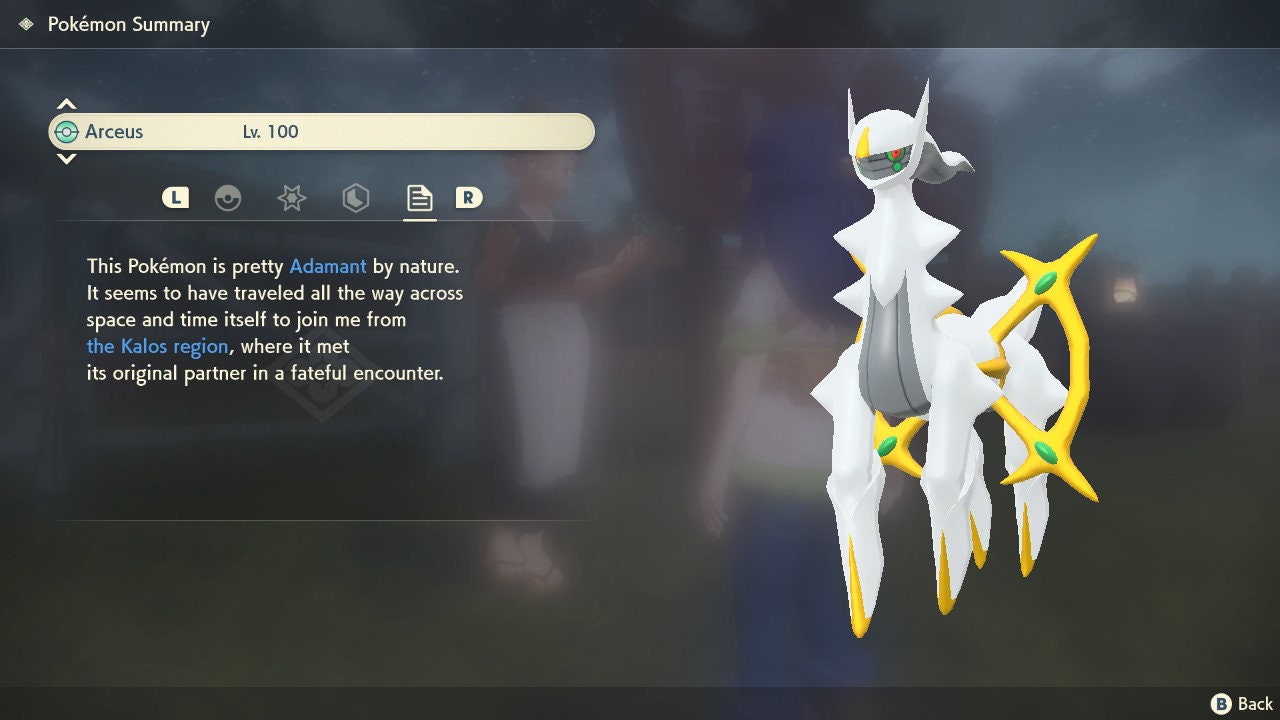
Task: Click the up arrow above Arceus
Action: point(66,104)
